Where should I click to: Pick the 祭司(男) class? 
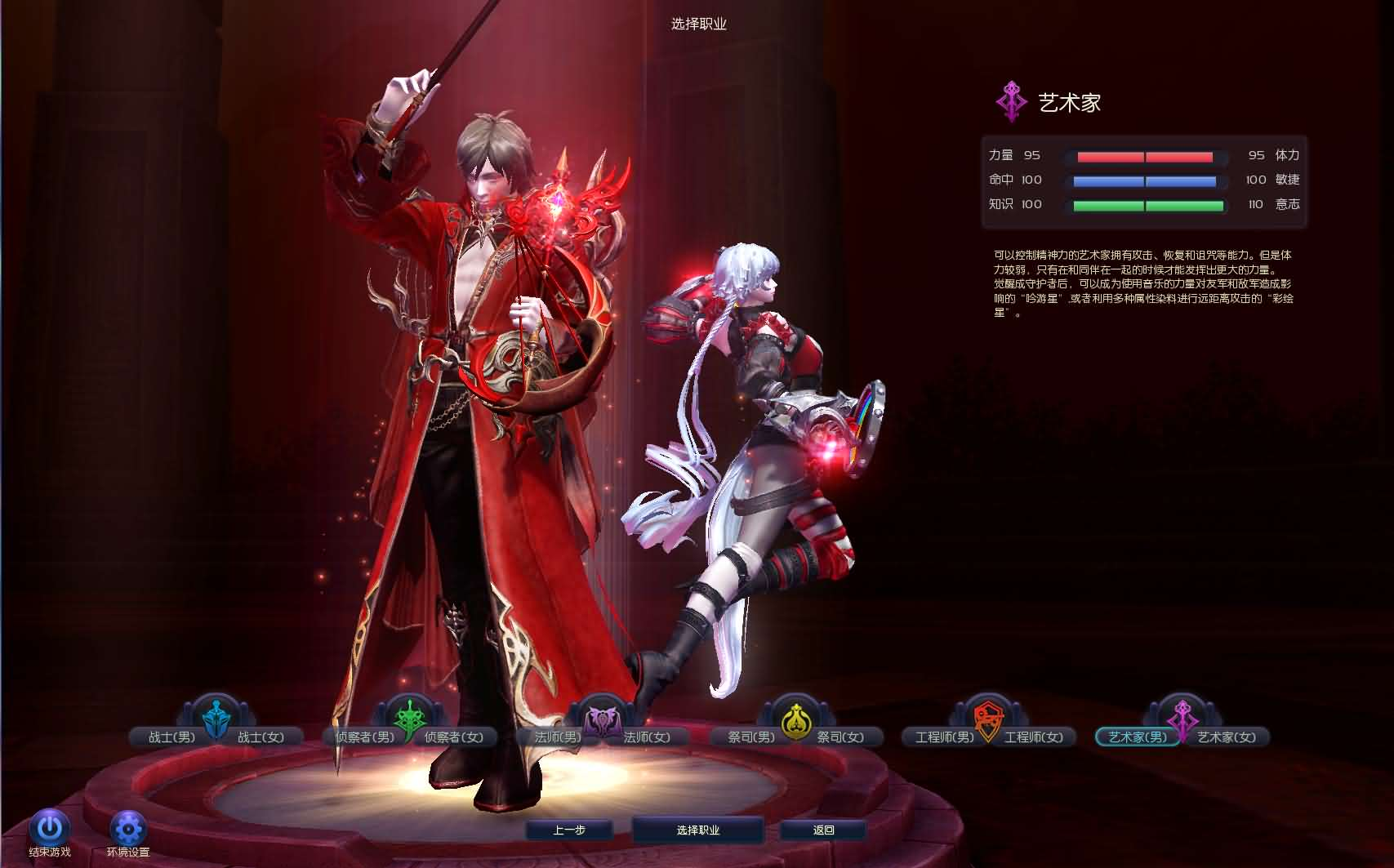tap(750, 737)
